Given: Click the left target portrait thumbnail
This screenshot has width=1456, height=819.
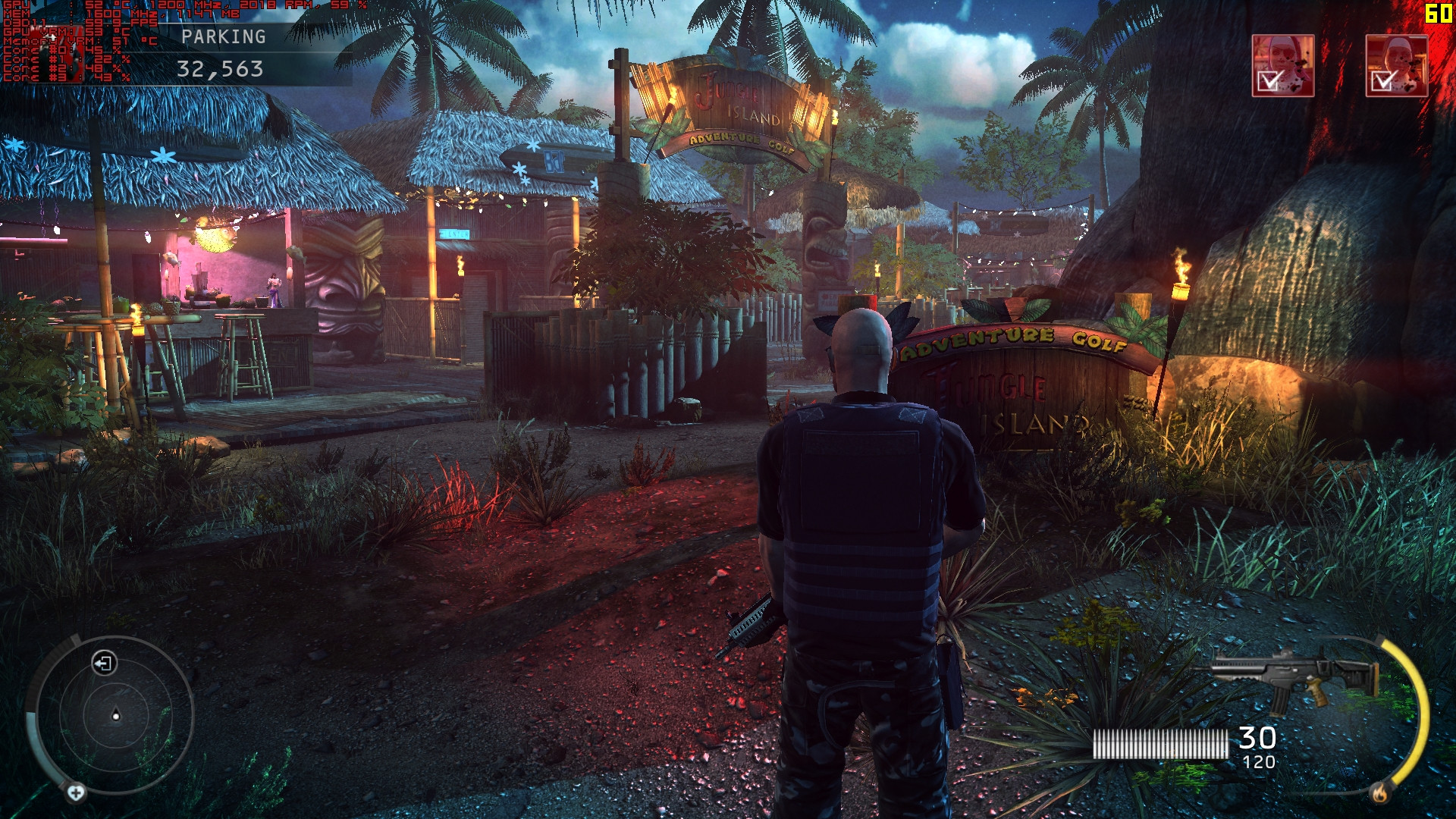Looking at the screenshot, I should pos(1283,64).
